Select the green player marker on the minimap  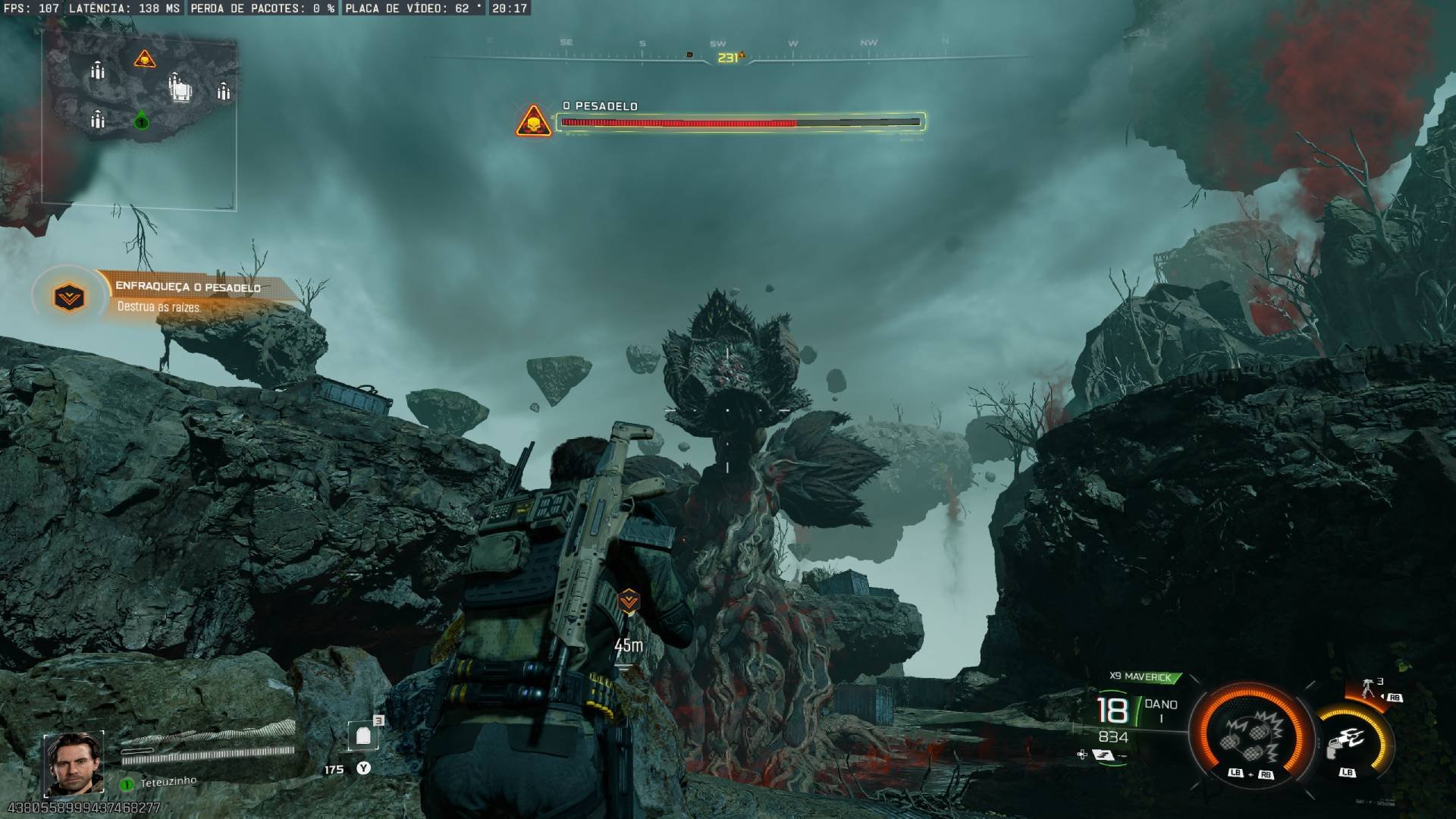141,121
